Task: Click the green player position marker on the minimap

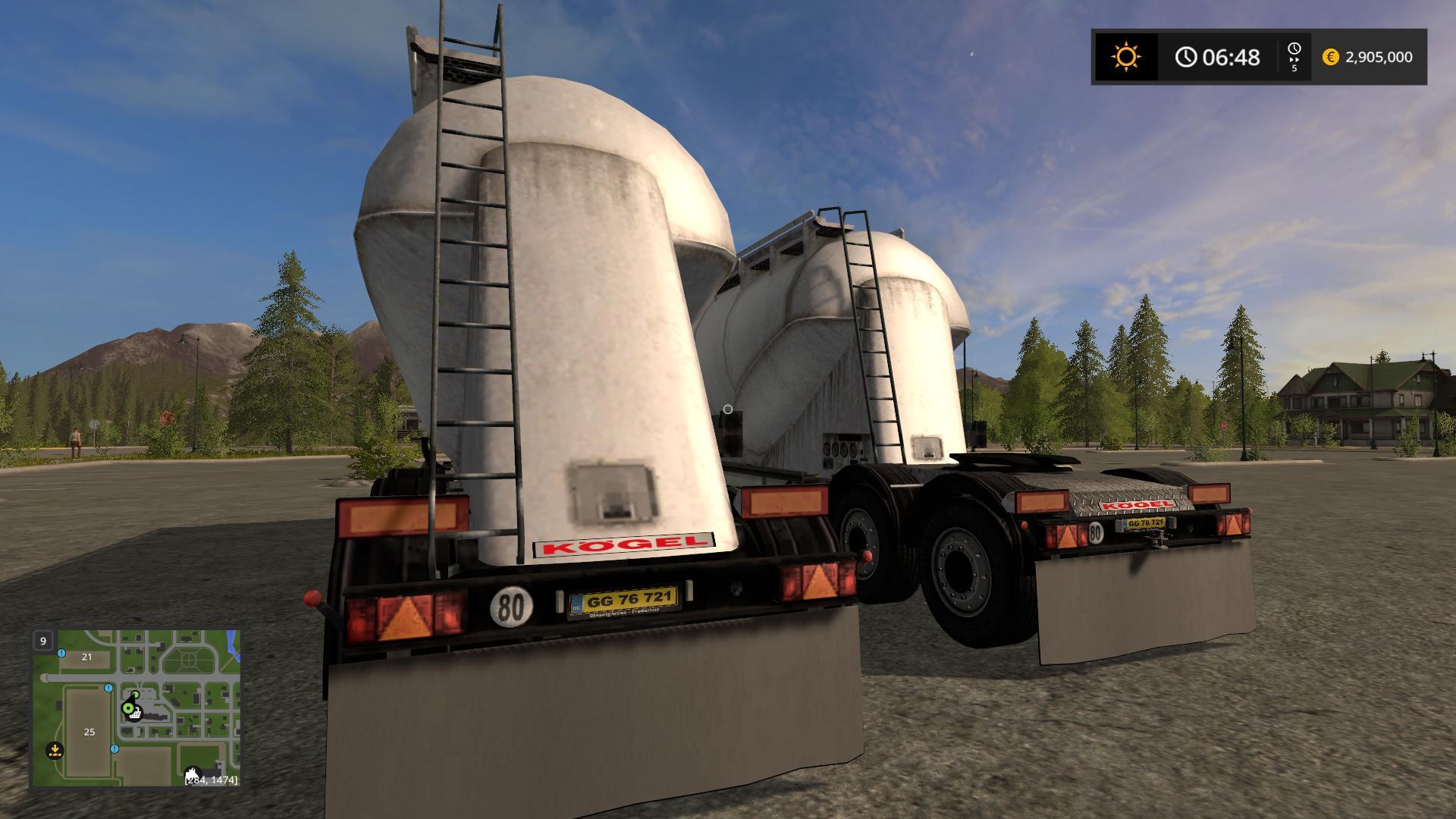Action: click(x=128, y=709)
